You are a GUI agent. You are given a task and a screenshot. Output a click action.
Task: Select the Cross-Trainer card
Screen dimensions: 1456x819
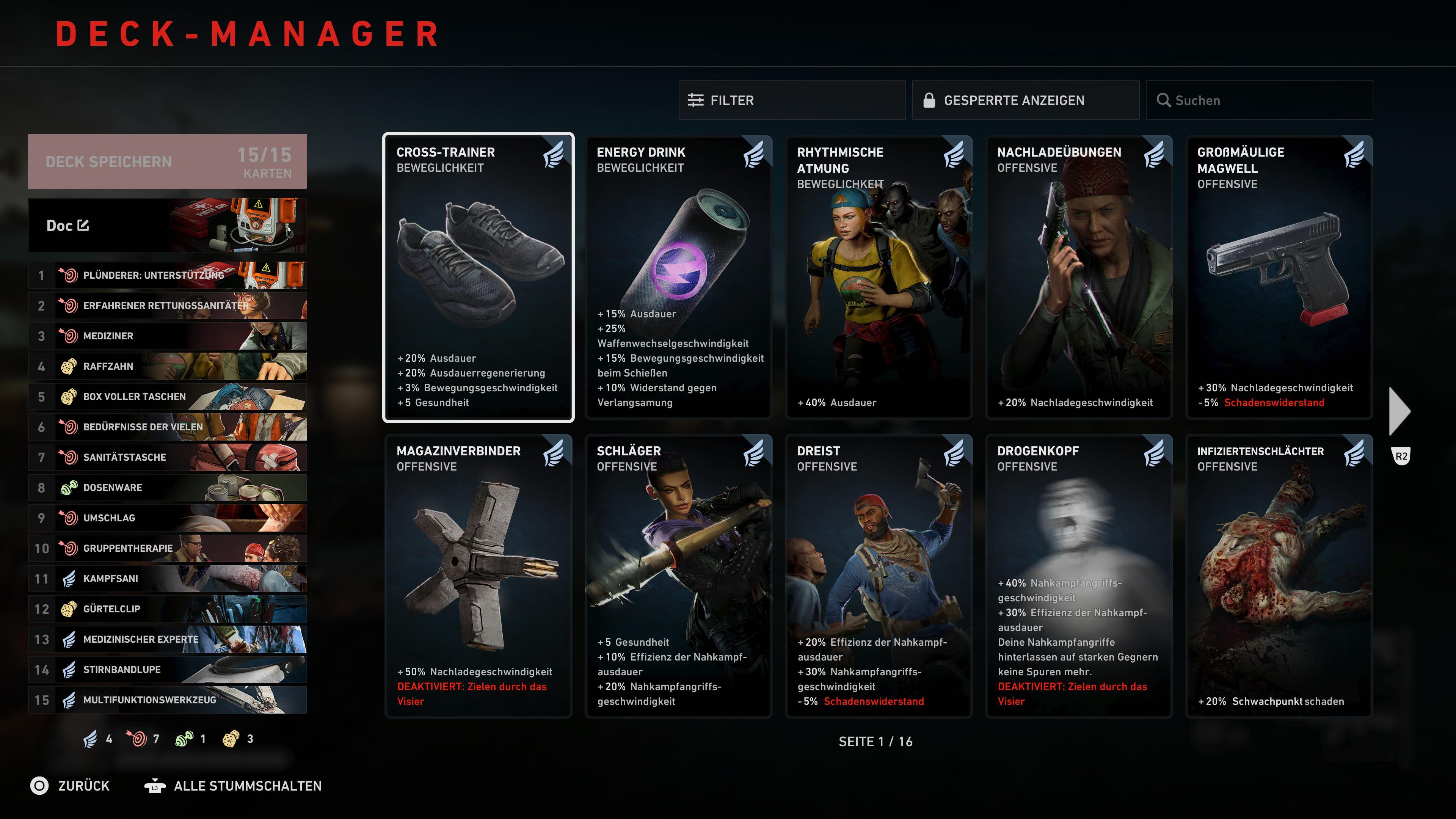click(x=478, y=278)
